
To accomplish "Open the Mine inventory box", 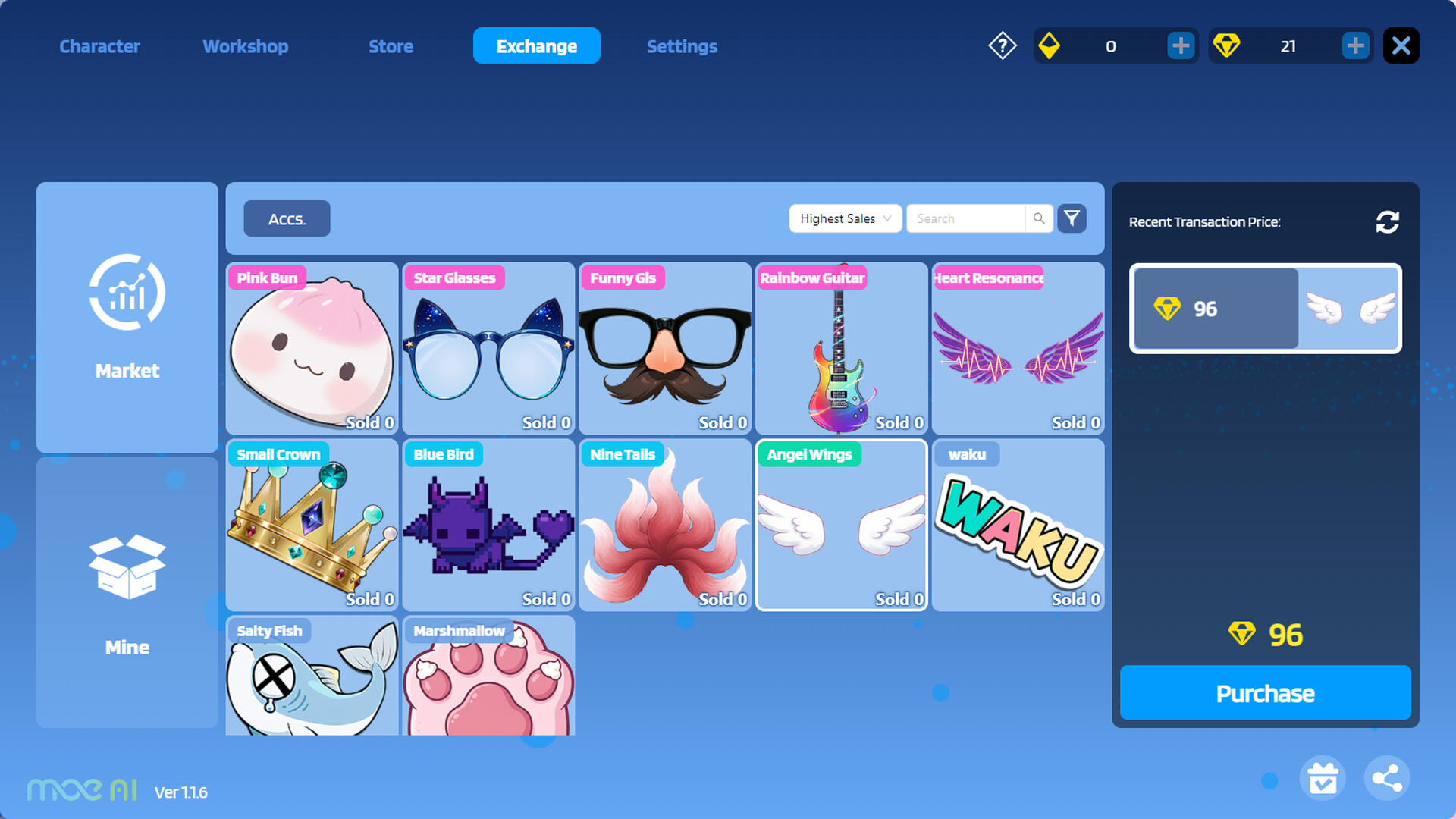I will (127, 595).
